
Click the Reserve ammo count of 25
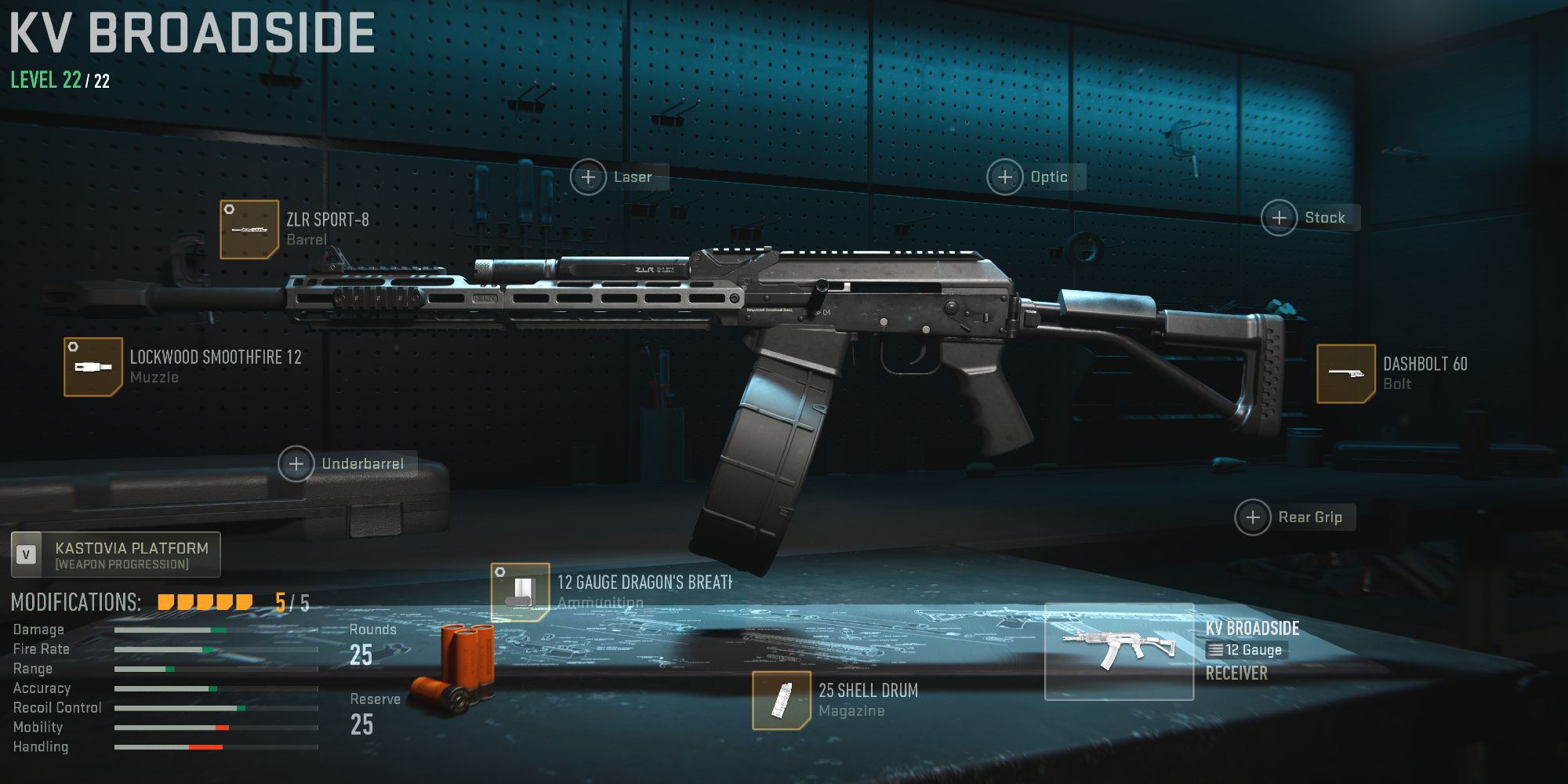(363, 724)
